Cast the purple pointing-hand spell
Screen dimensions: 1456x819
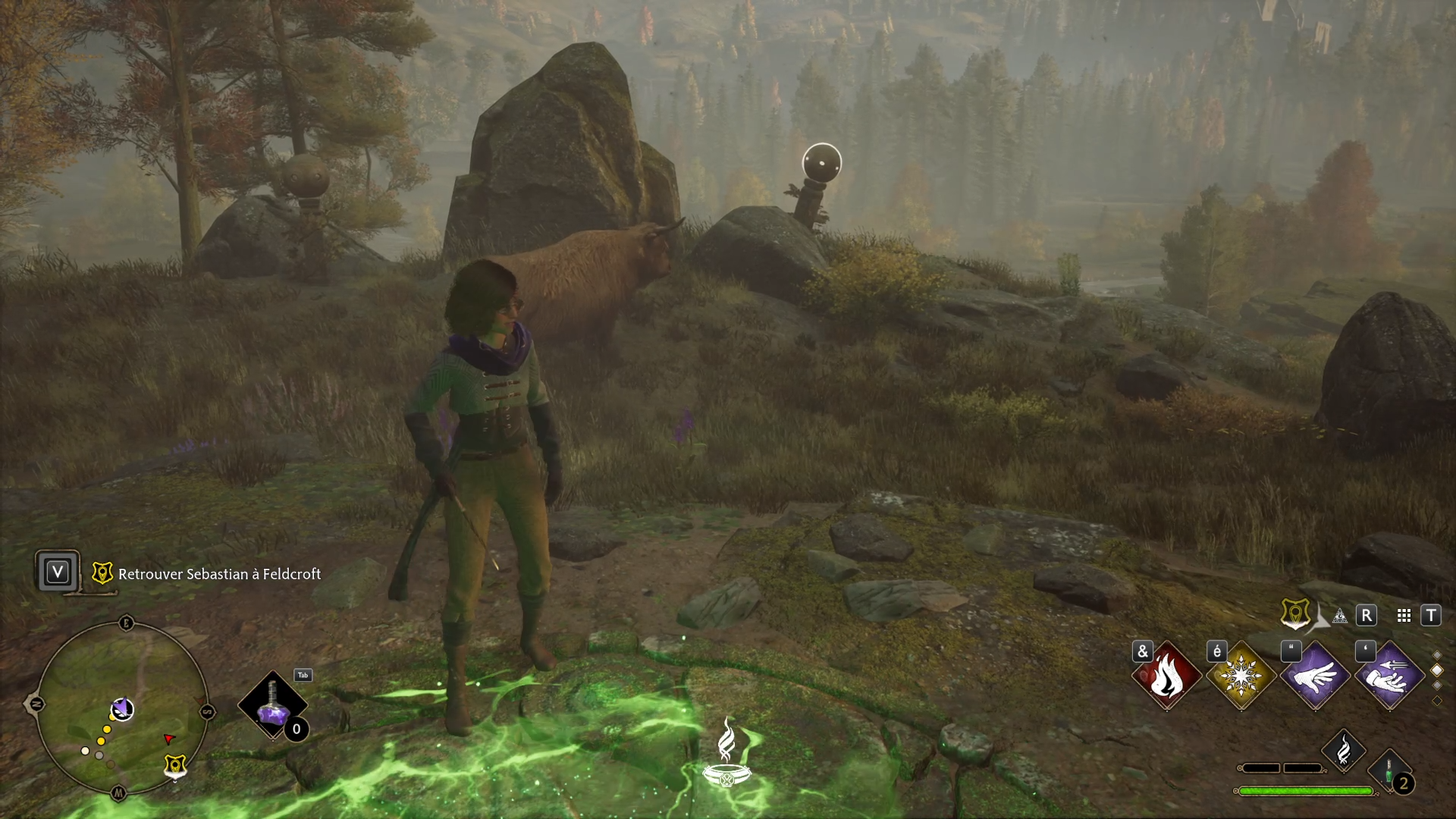1315,675
